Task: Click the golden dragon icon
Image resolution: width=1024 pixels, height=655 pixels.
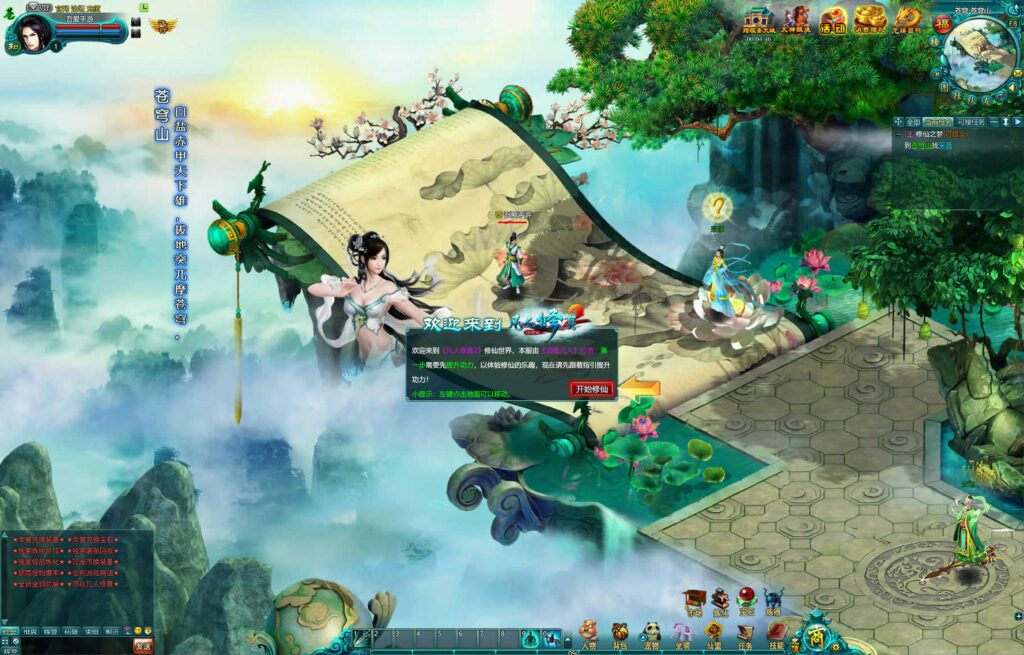Action: 907,19
